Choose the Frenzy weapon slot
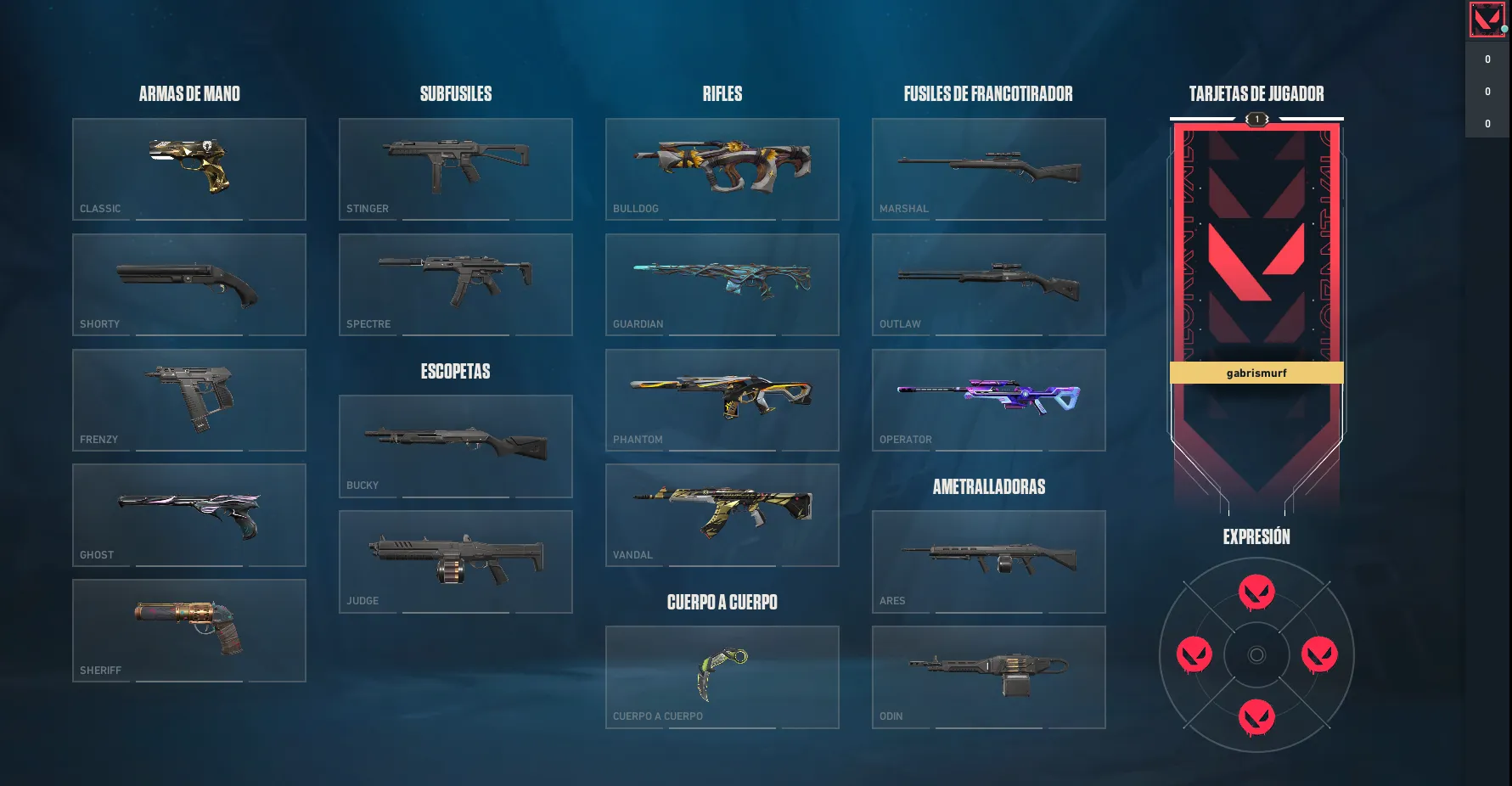The width and height of the screenshot is (1512, 786). pos(189,400)
